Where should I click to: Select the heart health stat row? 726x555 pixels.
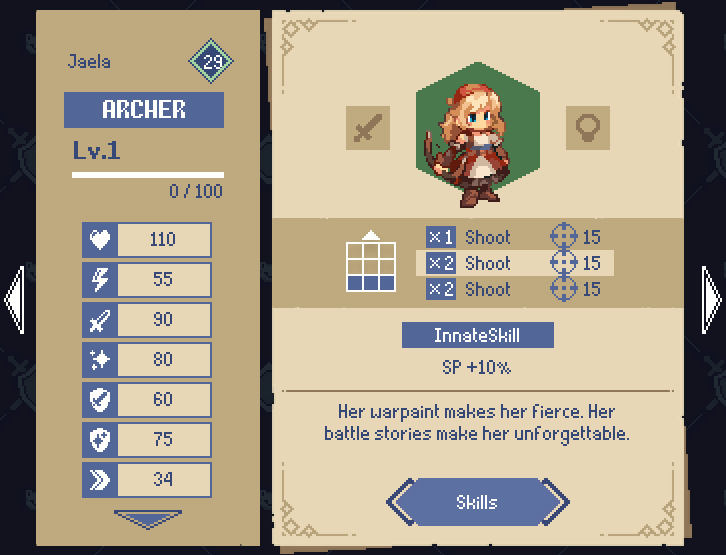pyautogui.click(x=147, y=240)
